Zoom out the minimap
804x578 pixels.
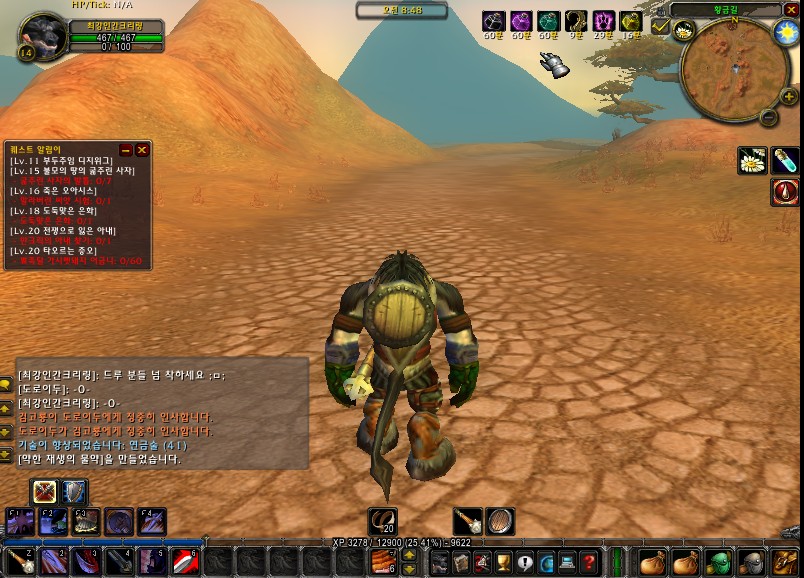[x=768, y=116]
